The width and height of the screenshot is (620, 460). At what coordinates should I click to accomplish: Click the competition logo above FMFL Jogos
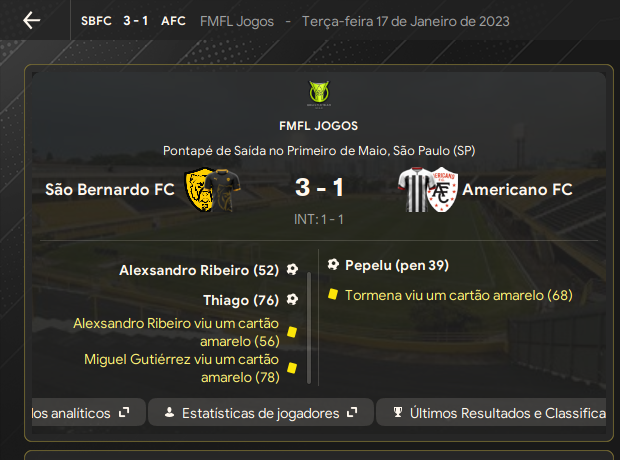pyautogui.click(x=319, y=94)
